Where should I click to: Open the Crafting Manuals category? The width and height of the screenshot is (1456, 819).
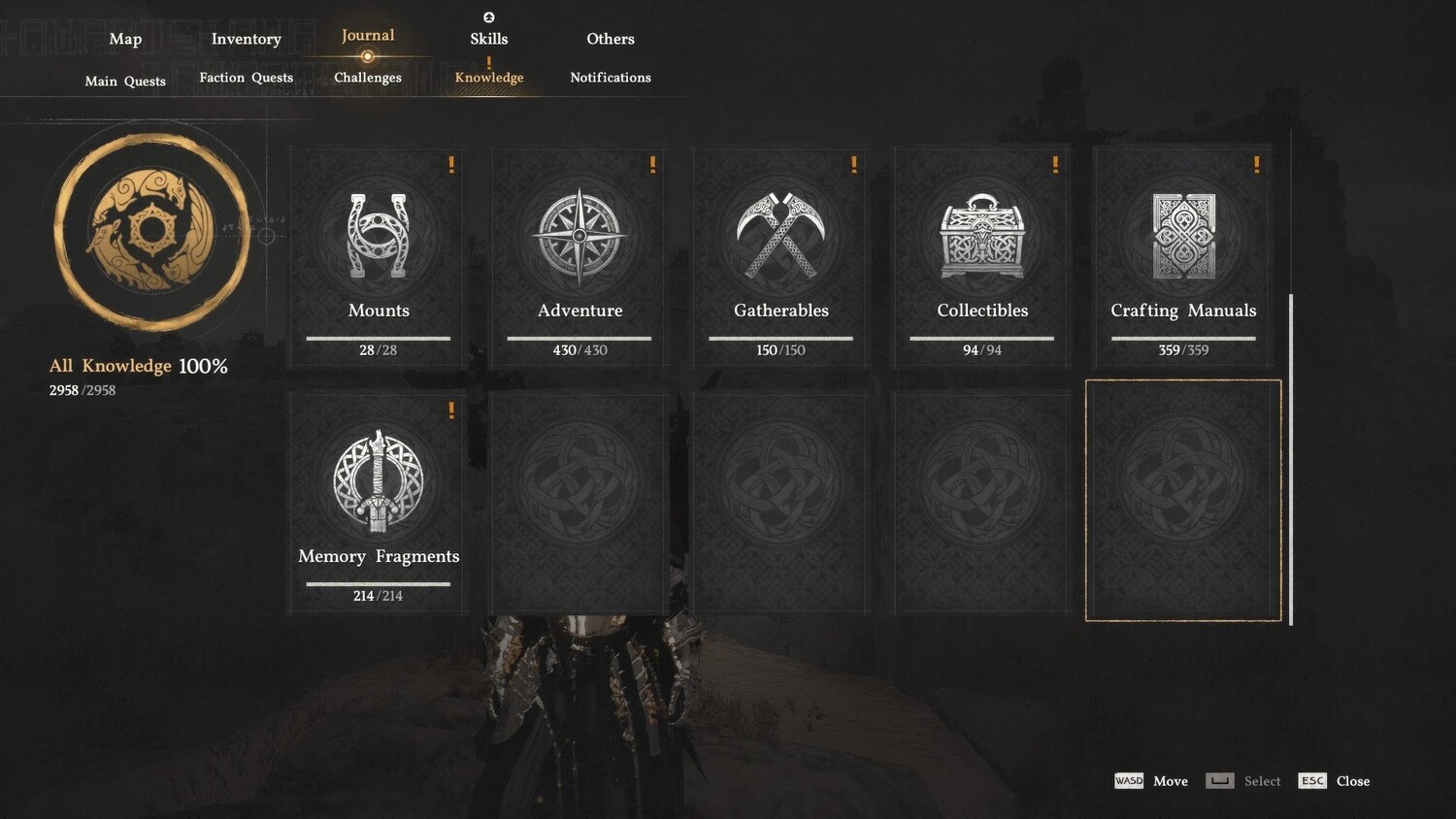click(1183, 257)
